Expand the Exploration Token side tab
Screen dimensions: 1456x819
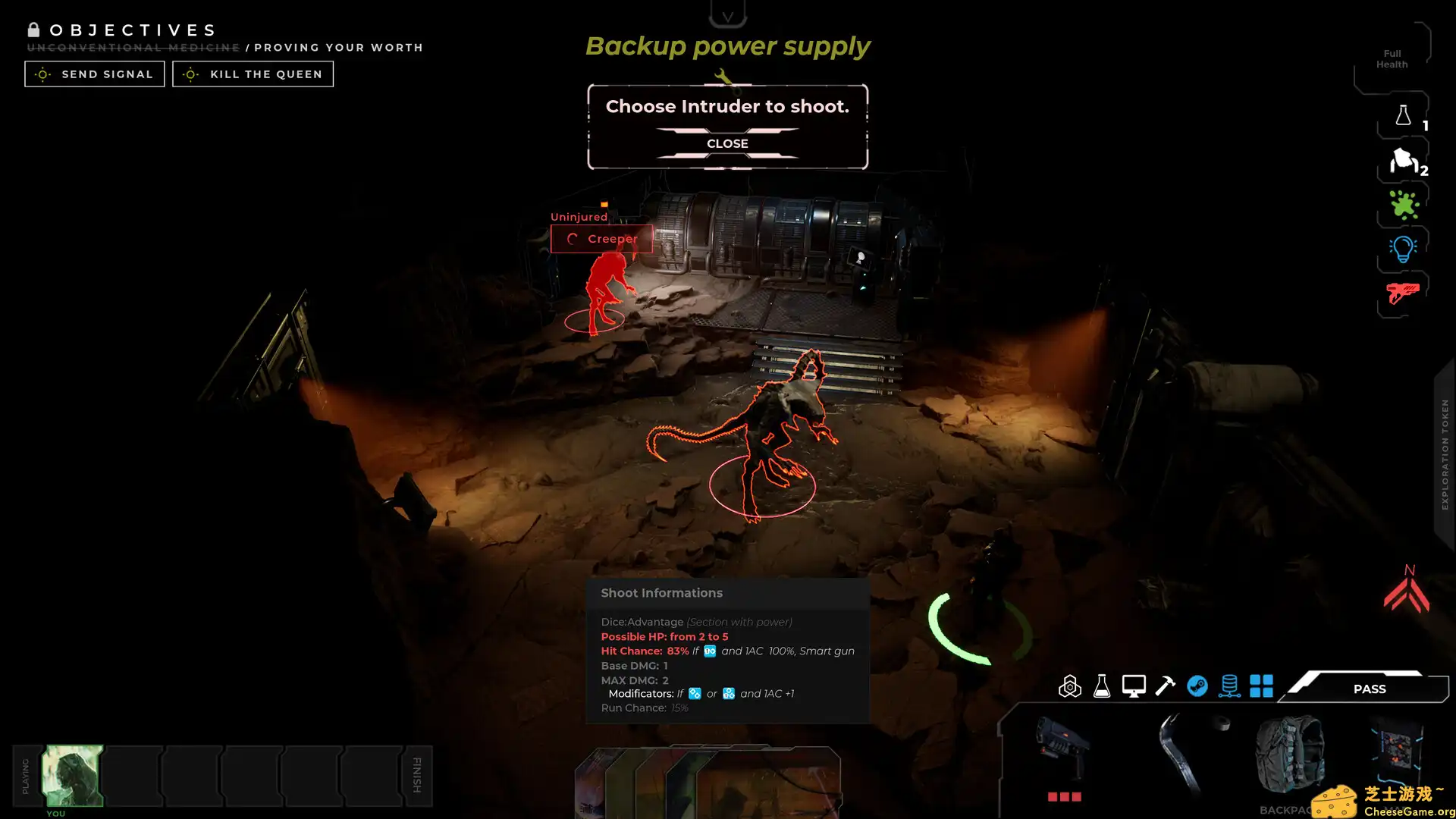[1445, 455]
